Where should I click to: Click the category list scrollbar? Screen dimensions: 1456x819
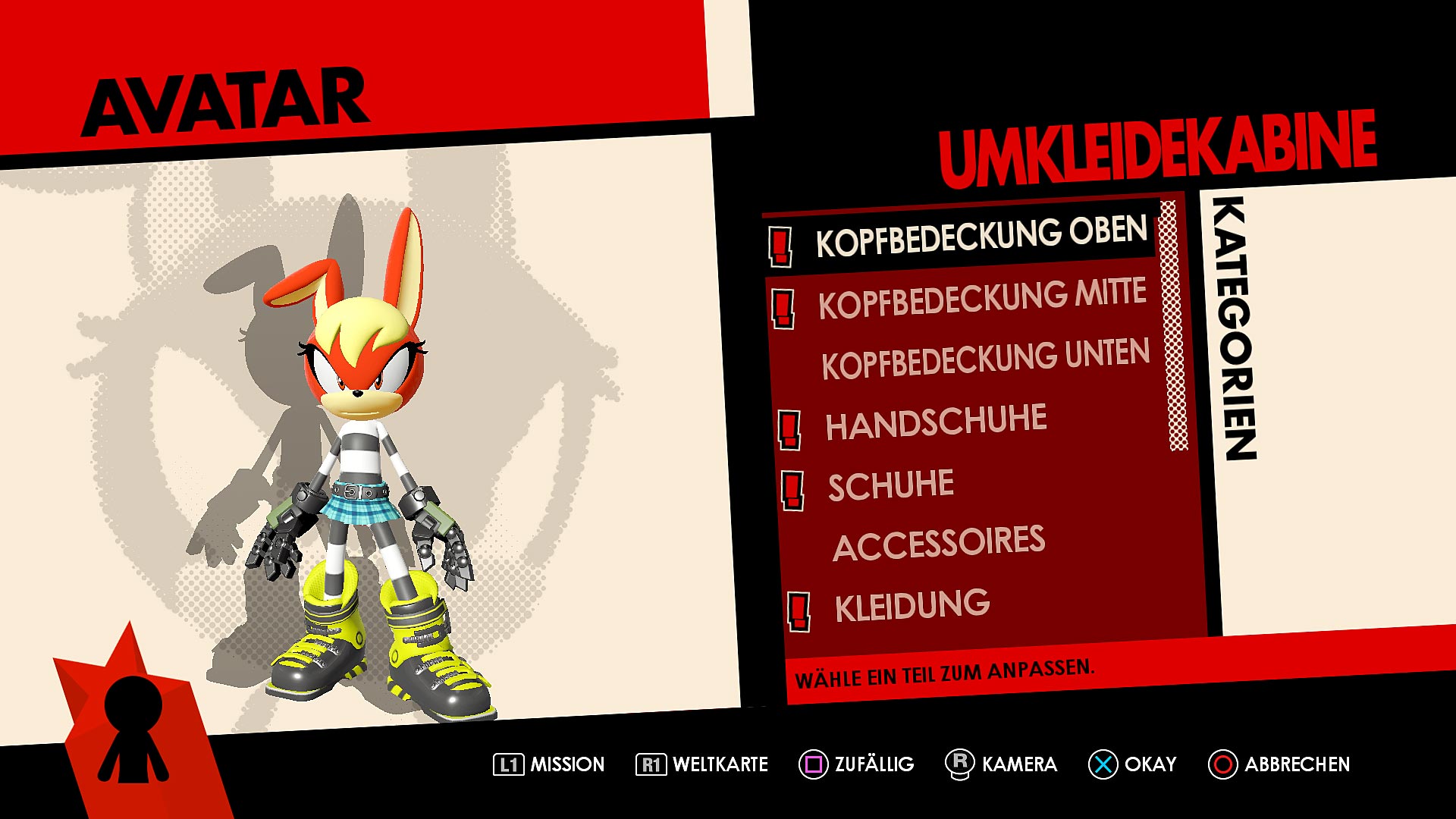(1177, 326)
